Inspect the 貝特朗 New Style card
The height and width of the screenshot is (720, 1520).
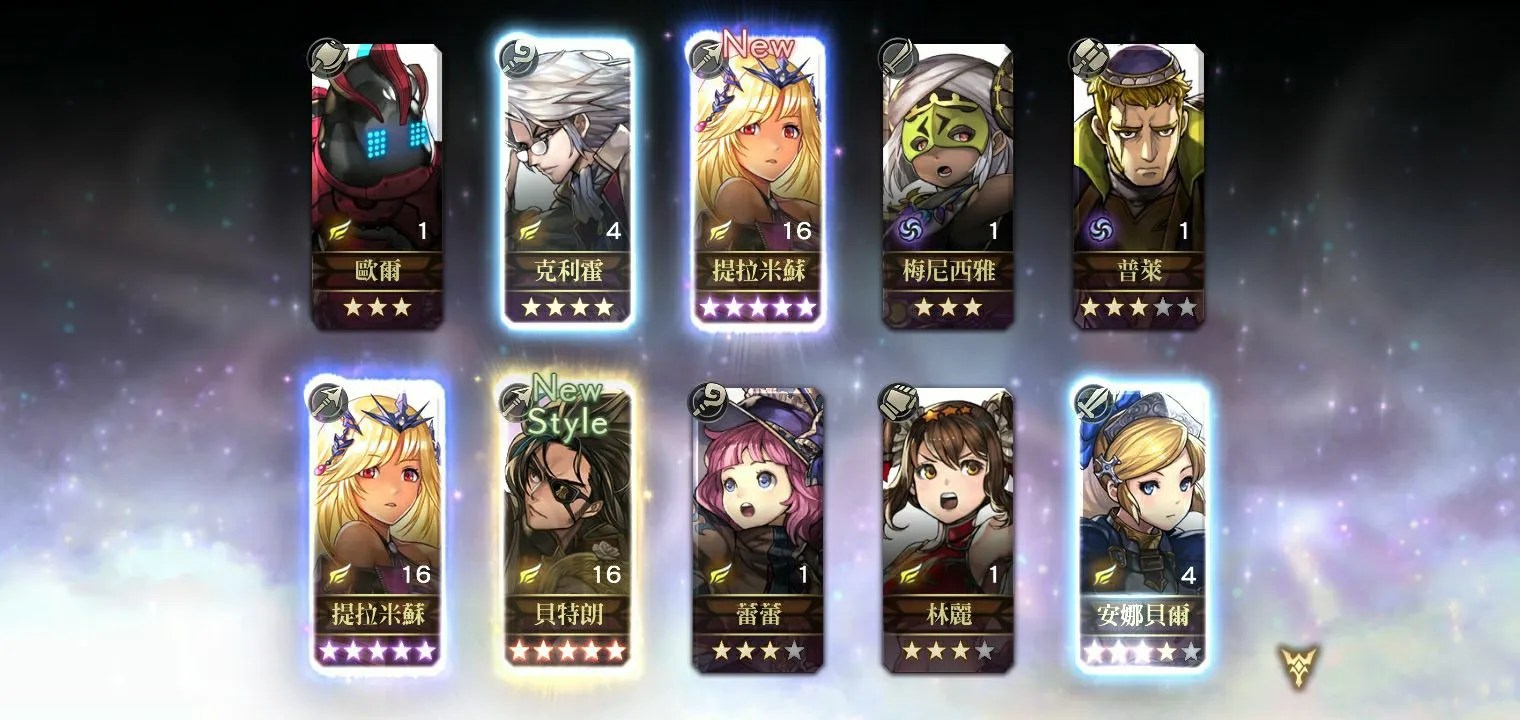coord(568,528)
